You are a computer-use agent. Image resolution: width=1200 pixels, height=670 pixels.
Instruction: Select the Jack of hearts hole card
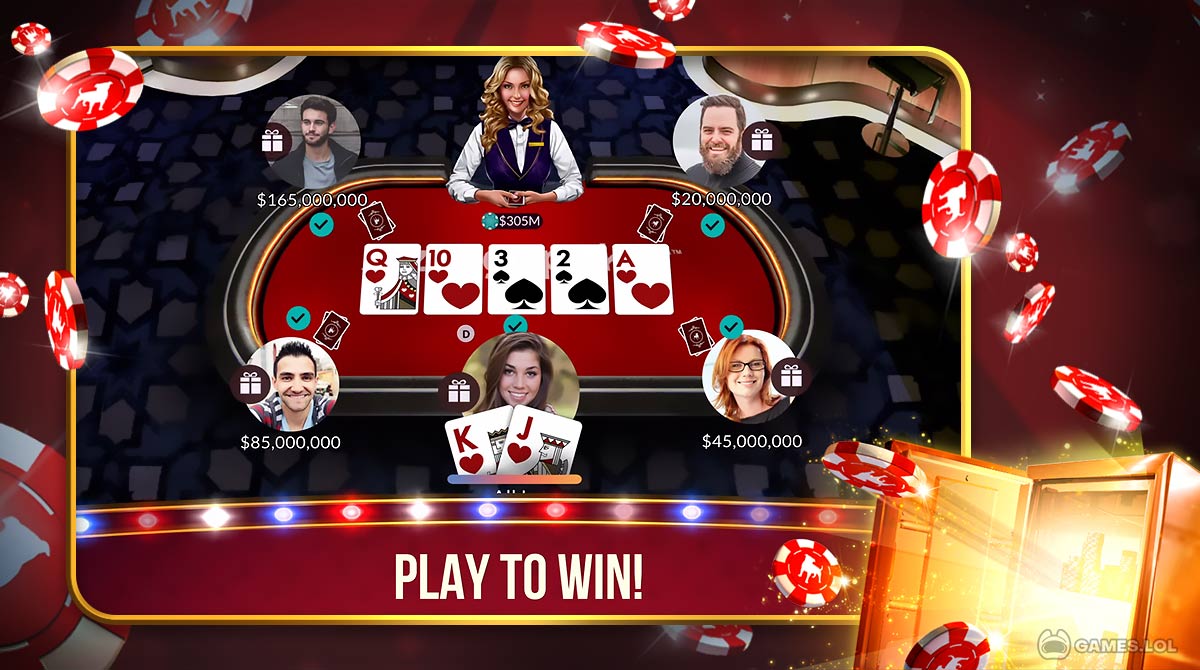point(539,446)
